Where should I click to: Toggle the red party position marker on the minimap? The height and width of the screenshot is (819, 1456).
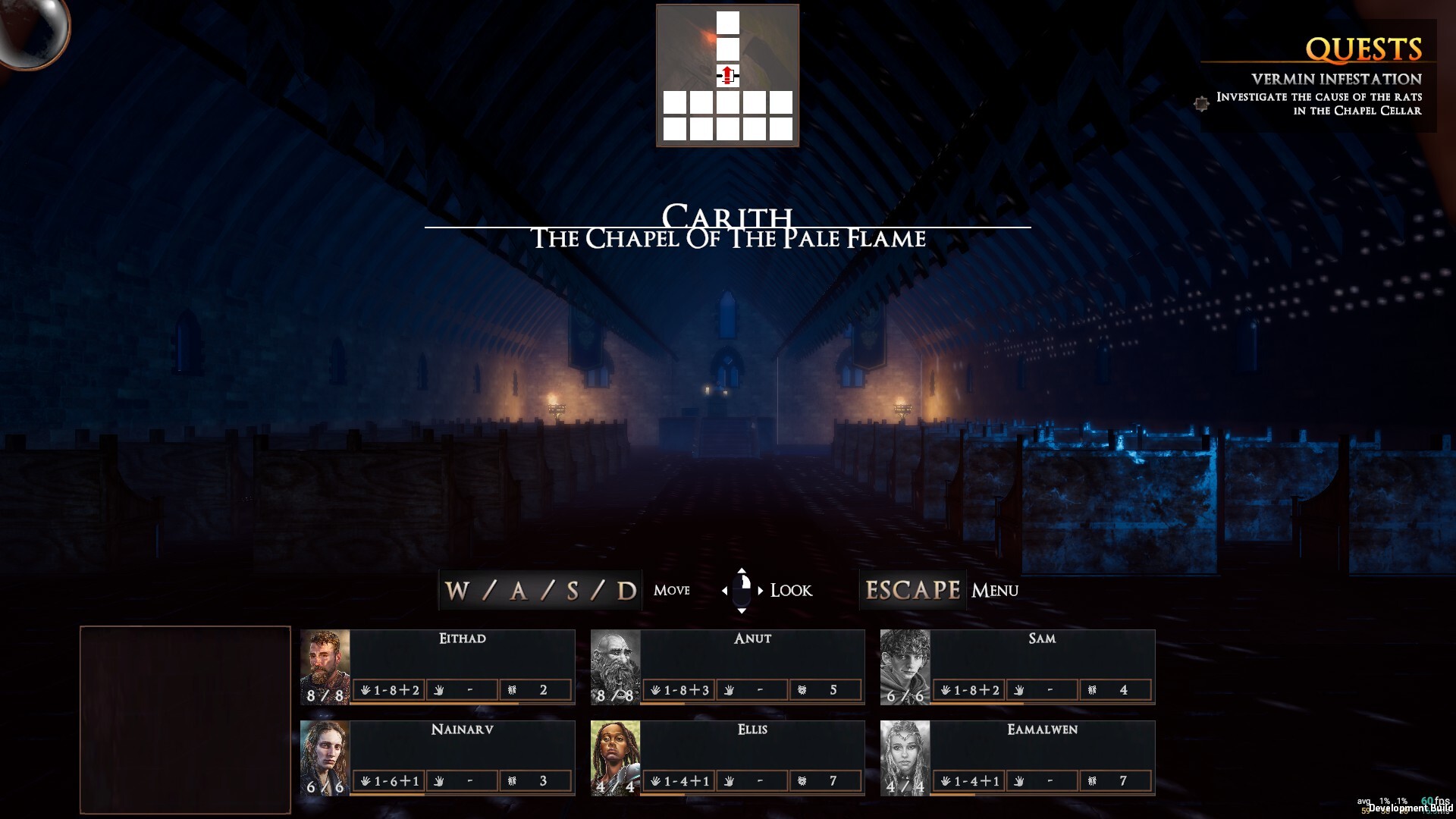726,75
